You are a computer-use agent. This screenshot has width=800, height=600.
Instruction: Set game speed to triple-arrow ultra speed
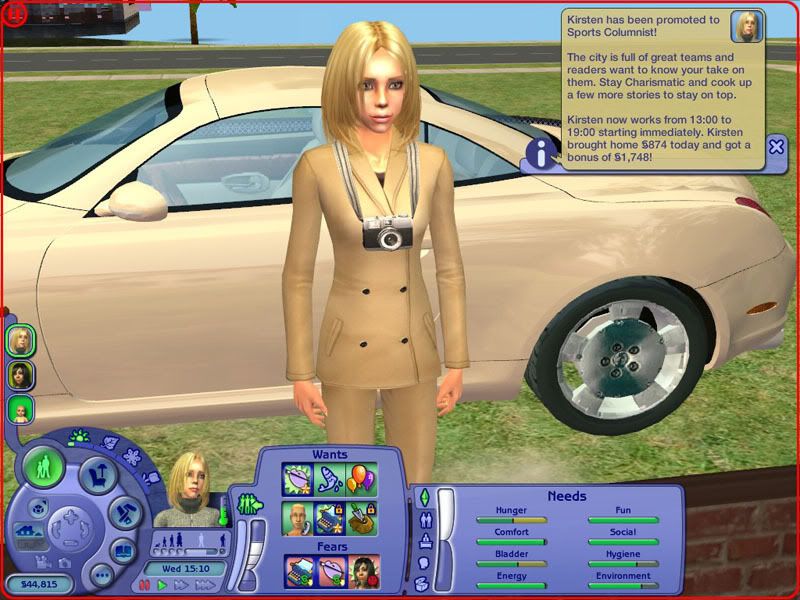[x=205, y=585]
